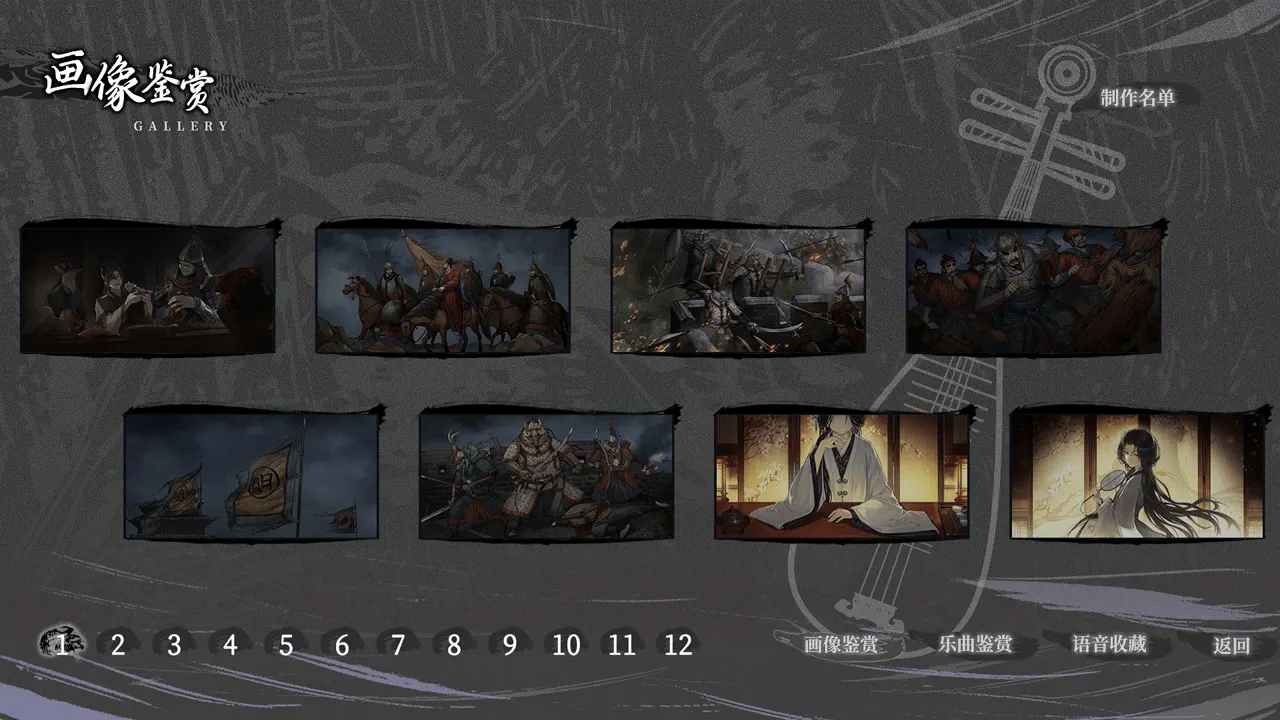
Task: Open the portrait of the scribe writing a letter
Action: [148, 290]
